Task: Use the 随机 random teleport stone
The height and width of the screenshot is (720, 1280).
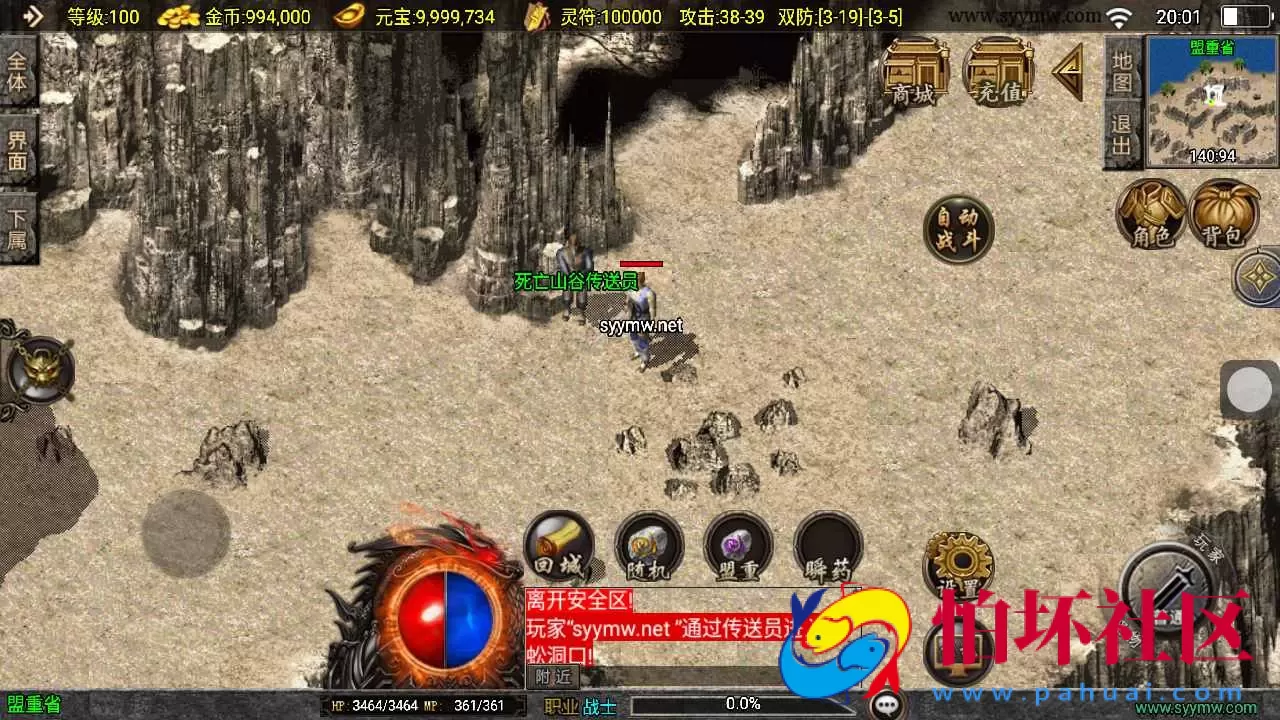Action: pos(649,545)
